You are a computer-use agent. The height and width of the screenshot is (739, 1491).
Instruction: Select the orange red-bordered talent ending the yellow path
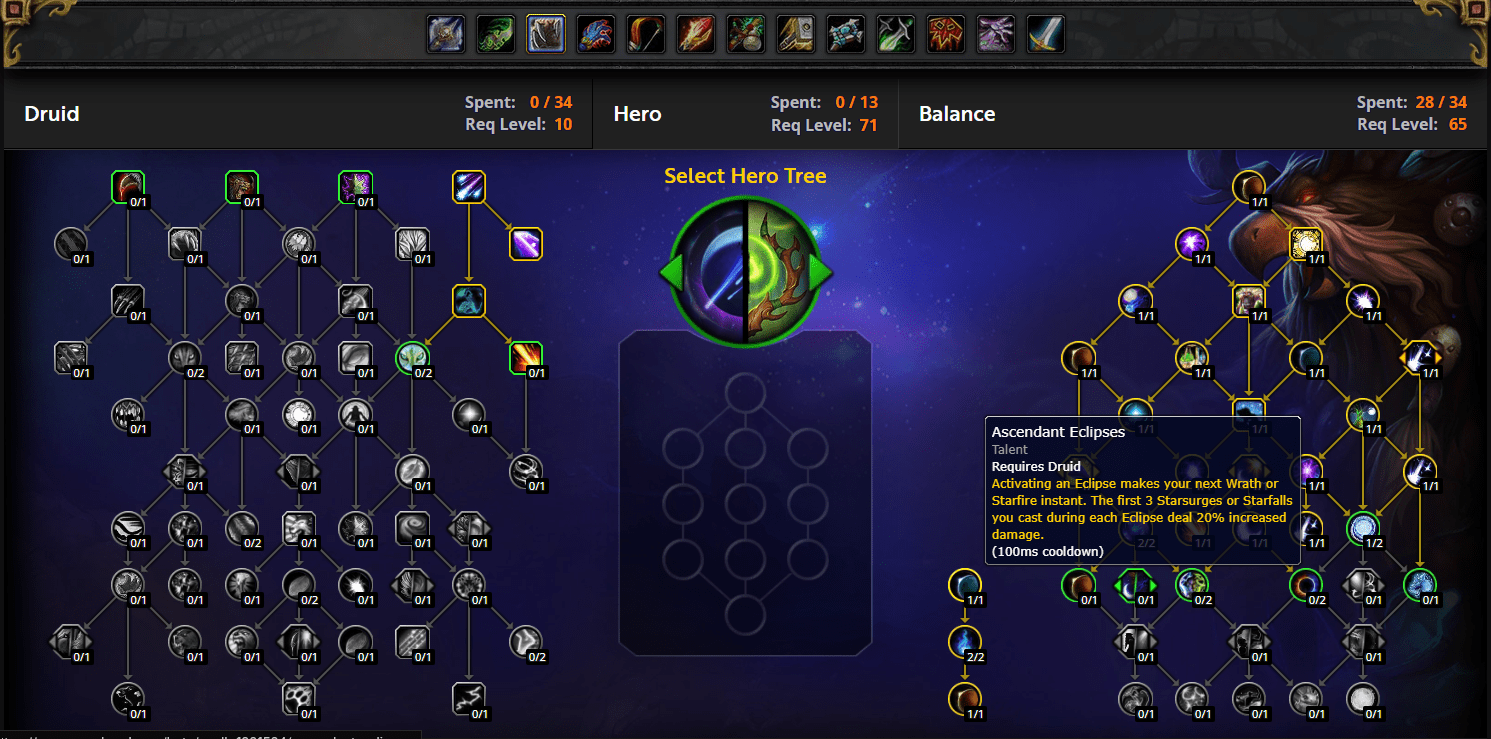coord(526,357)
